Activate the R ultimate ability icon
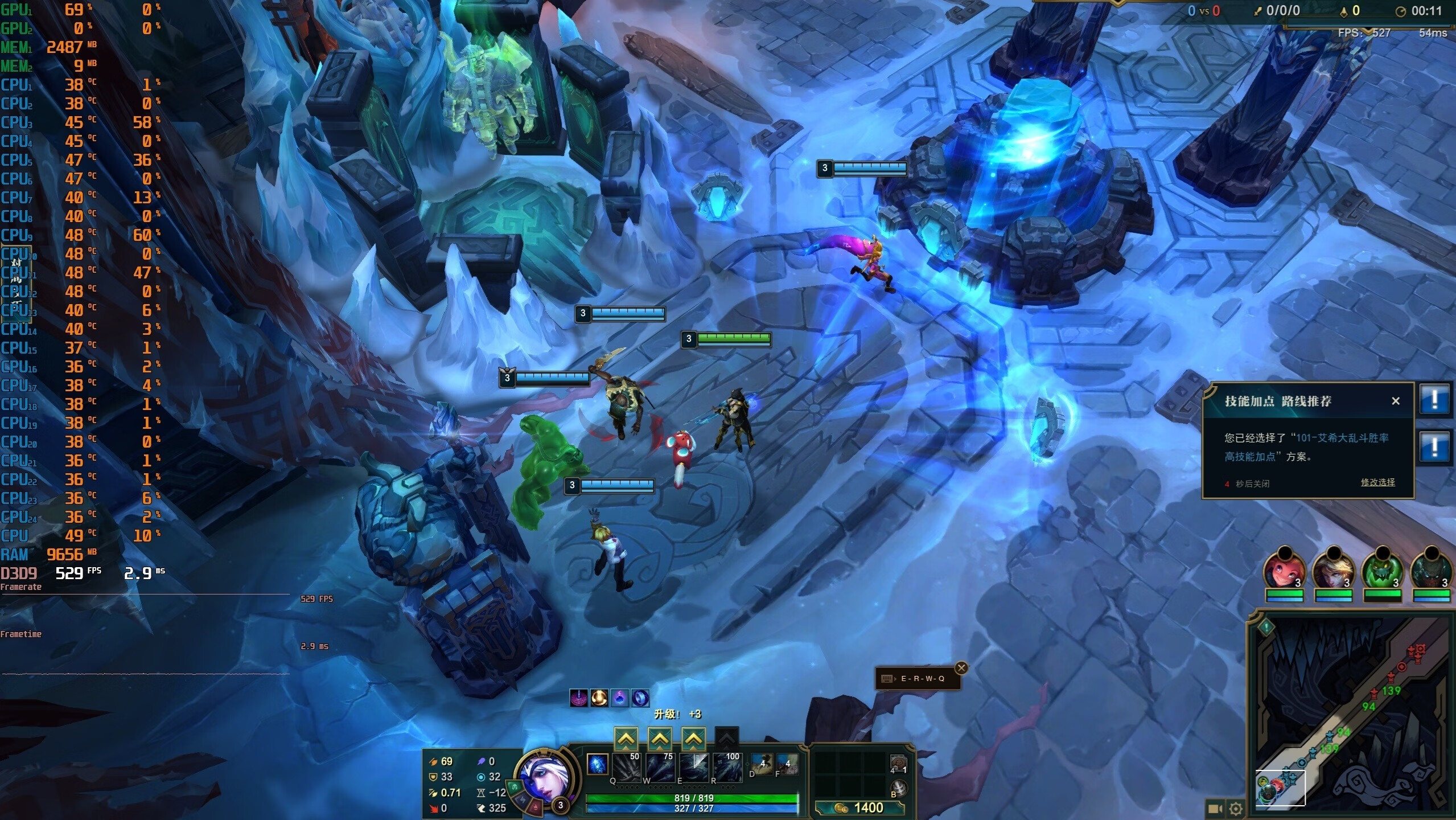Image resolution: width=1456 pixels, height=820 pixels. [x=727, y=766]
